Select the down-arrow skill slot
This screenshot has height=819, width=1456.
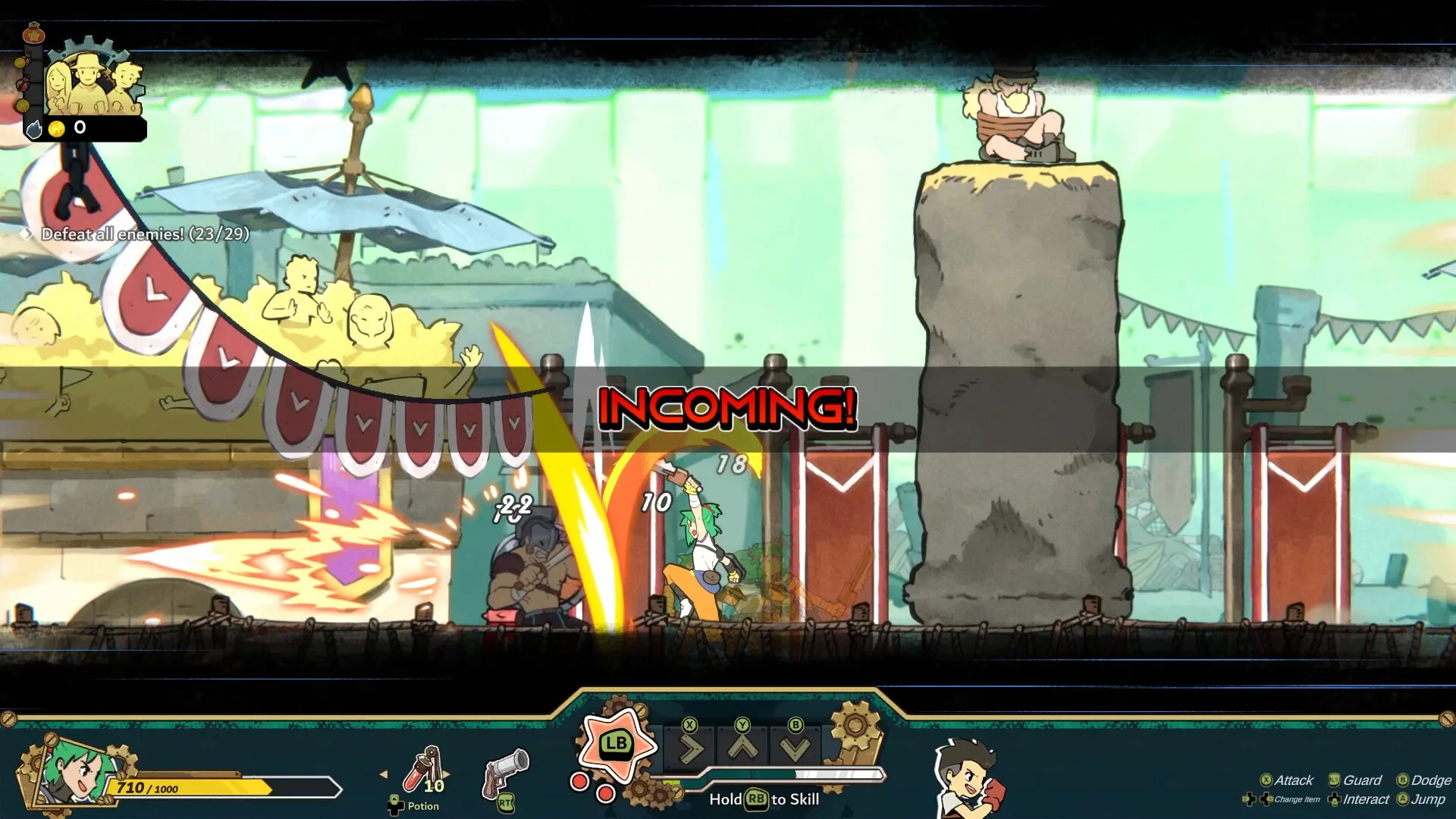[x=795, y=749]
